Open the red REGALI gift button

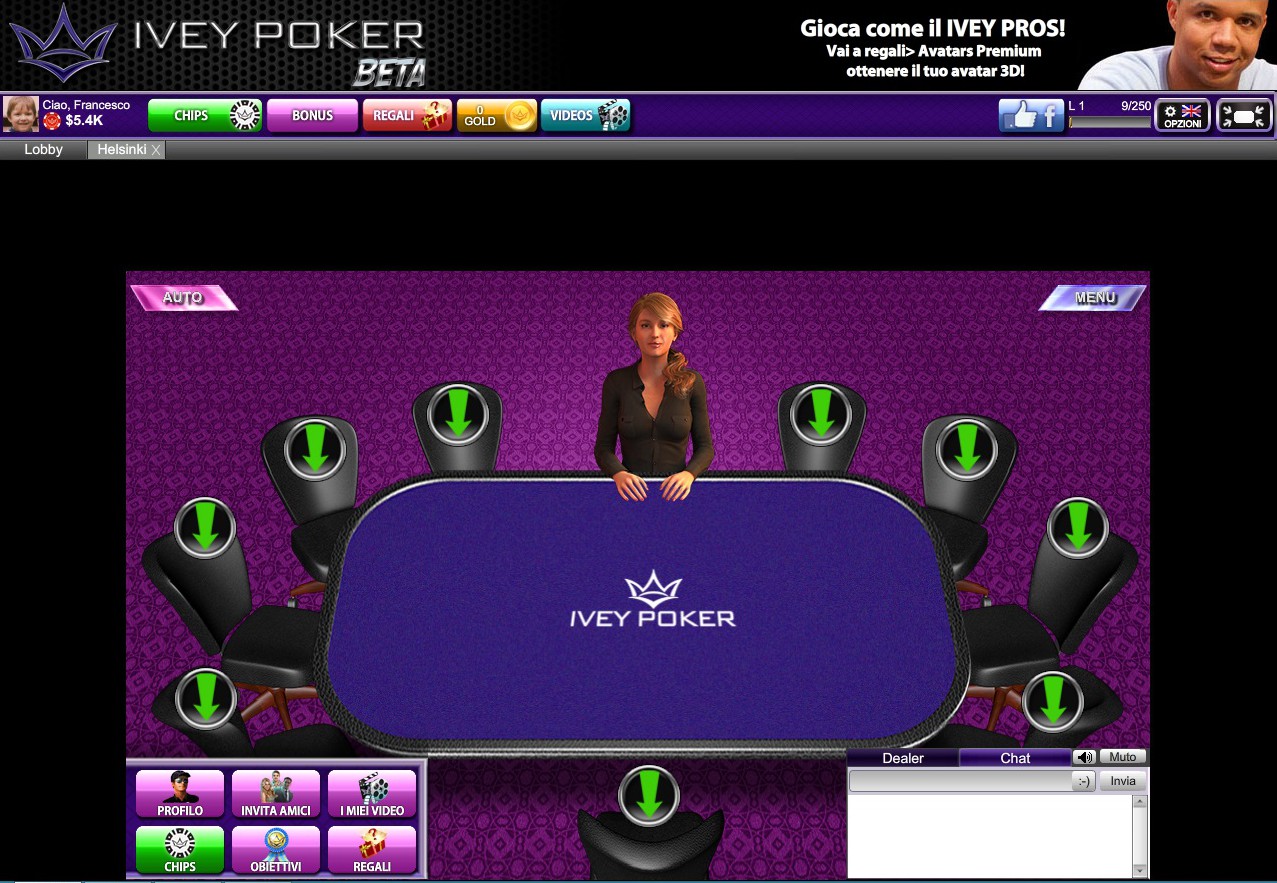click(x=407, y=116)
